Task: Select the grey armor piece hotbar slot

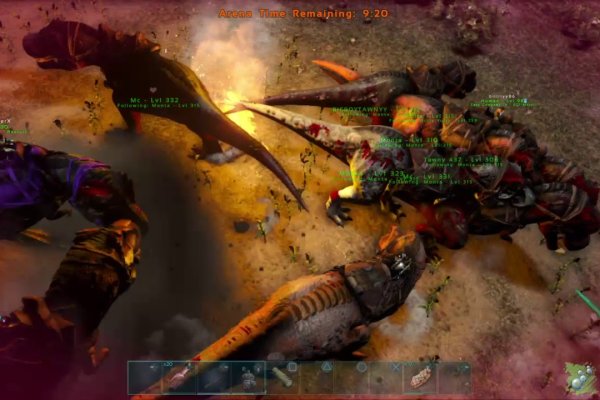Action: click(248, 378)
